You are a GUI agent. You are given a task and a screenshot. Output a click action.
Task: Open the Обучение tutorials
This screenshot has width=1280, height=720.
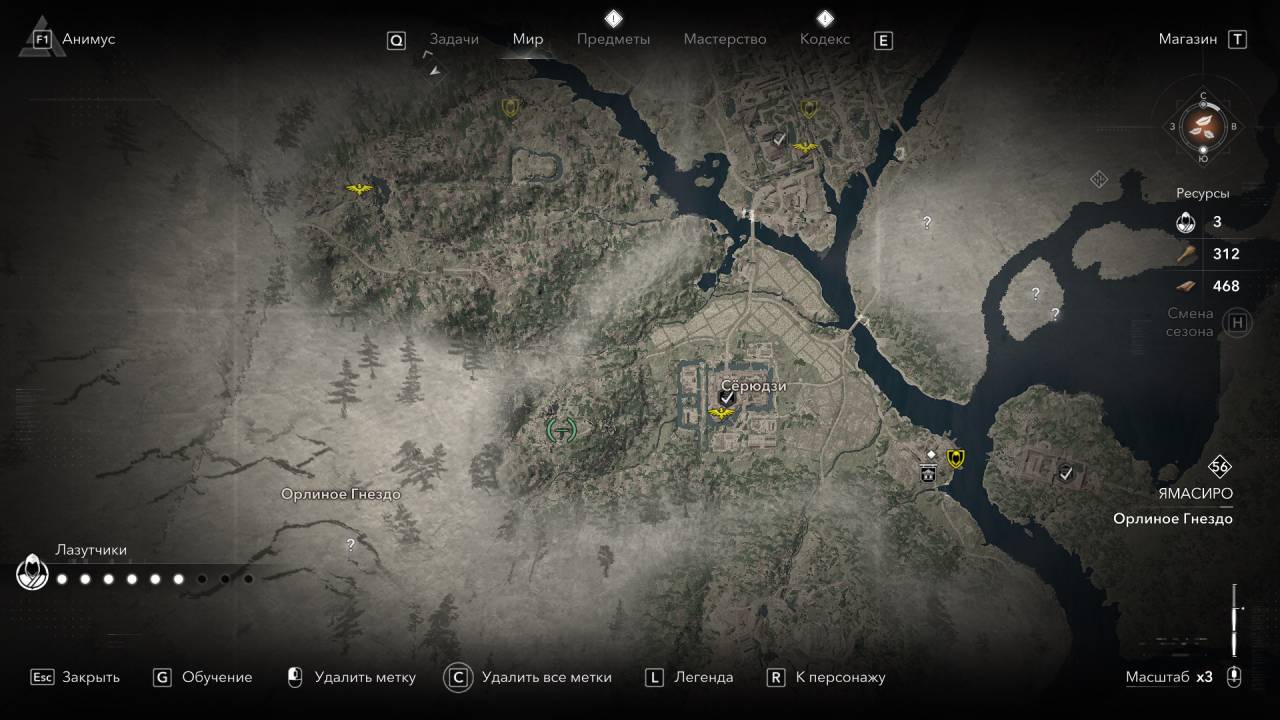coord(216,677)
